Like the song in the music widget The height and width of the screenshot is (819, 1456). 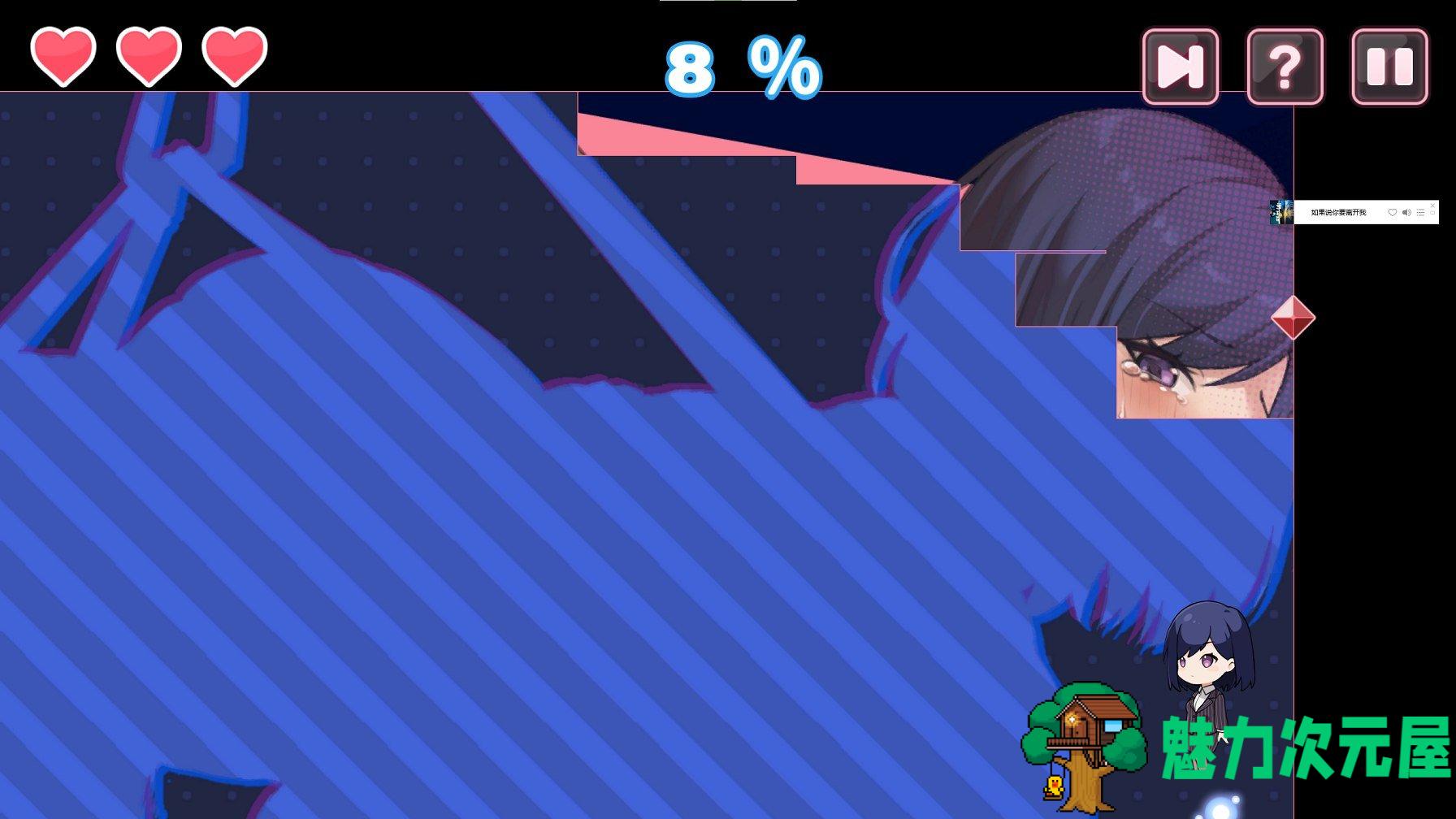[1393, 213]
